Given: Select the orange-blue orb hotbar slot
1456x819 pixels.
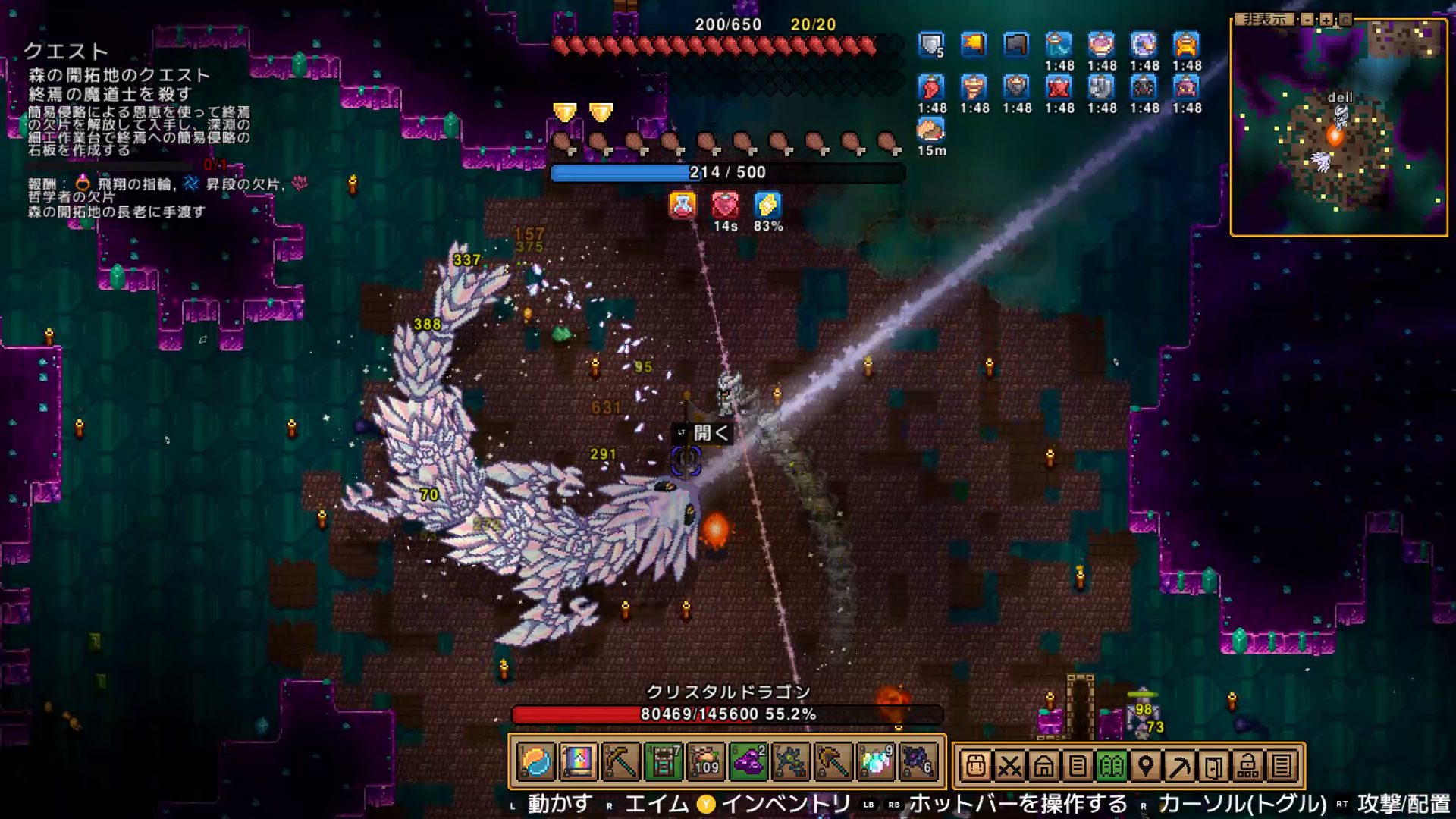Looking at the screenshot, I should point(536,762).
